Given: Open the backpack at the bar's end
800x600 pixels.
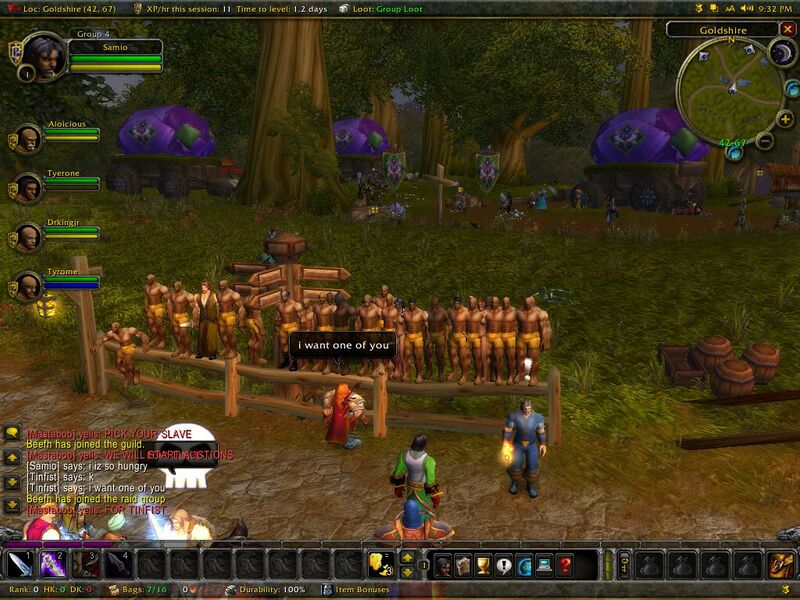Looking at the screenshot, I should coord(781,565).
